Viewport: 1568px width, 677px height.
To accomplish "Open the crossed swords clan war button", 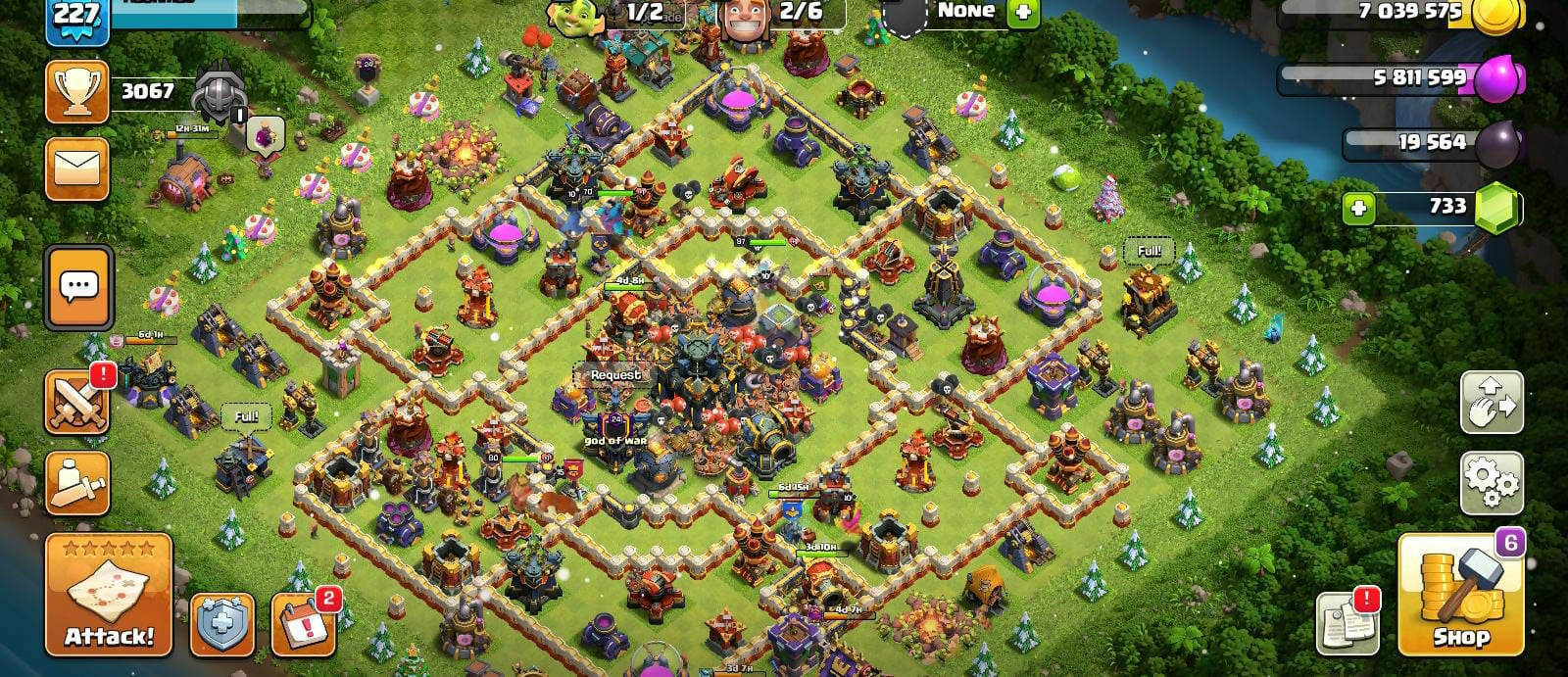I will click(x=76, y=403).
